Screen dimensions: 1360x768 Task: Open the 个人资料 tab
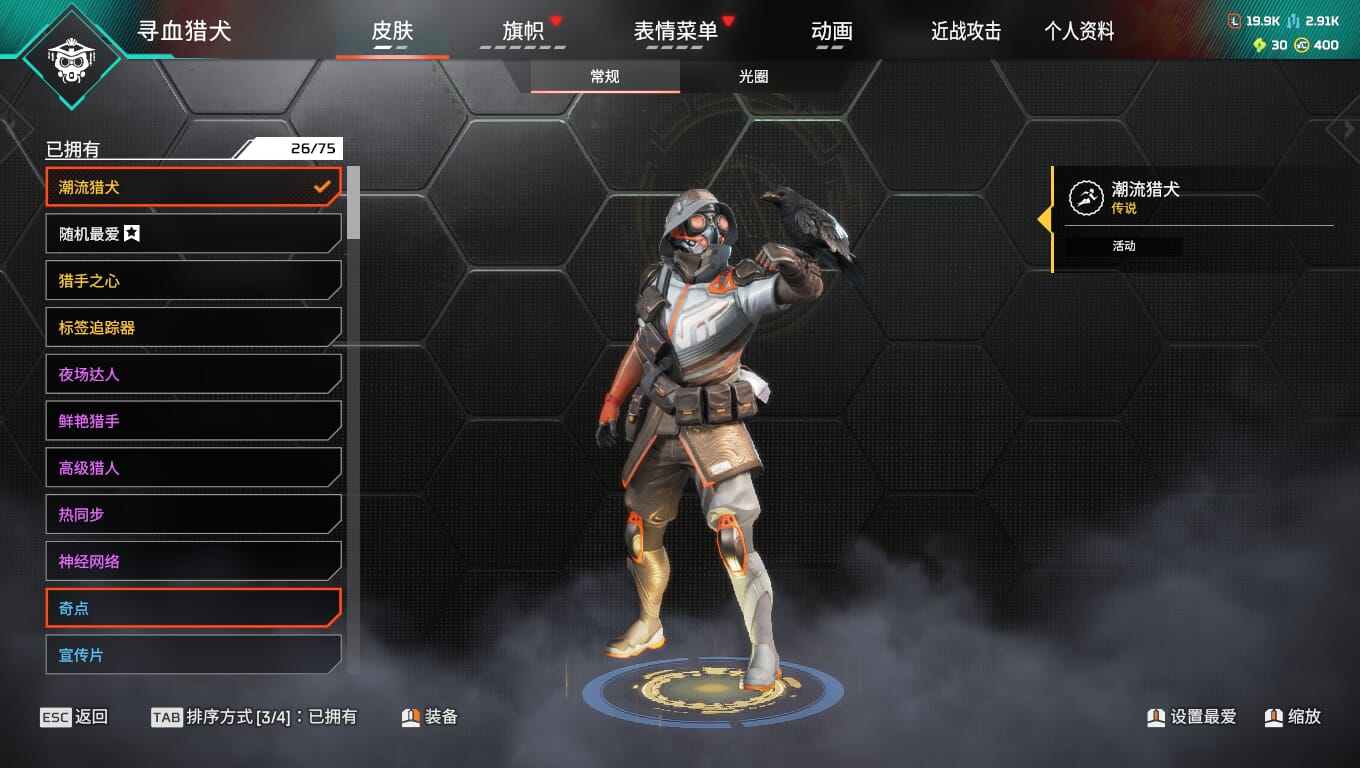tap(1079, 31)
